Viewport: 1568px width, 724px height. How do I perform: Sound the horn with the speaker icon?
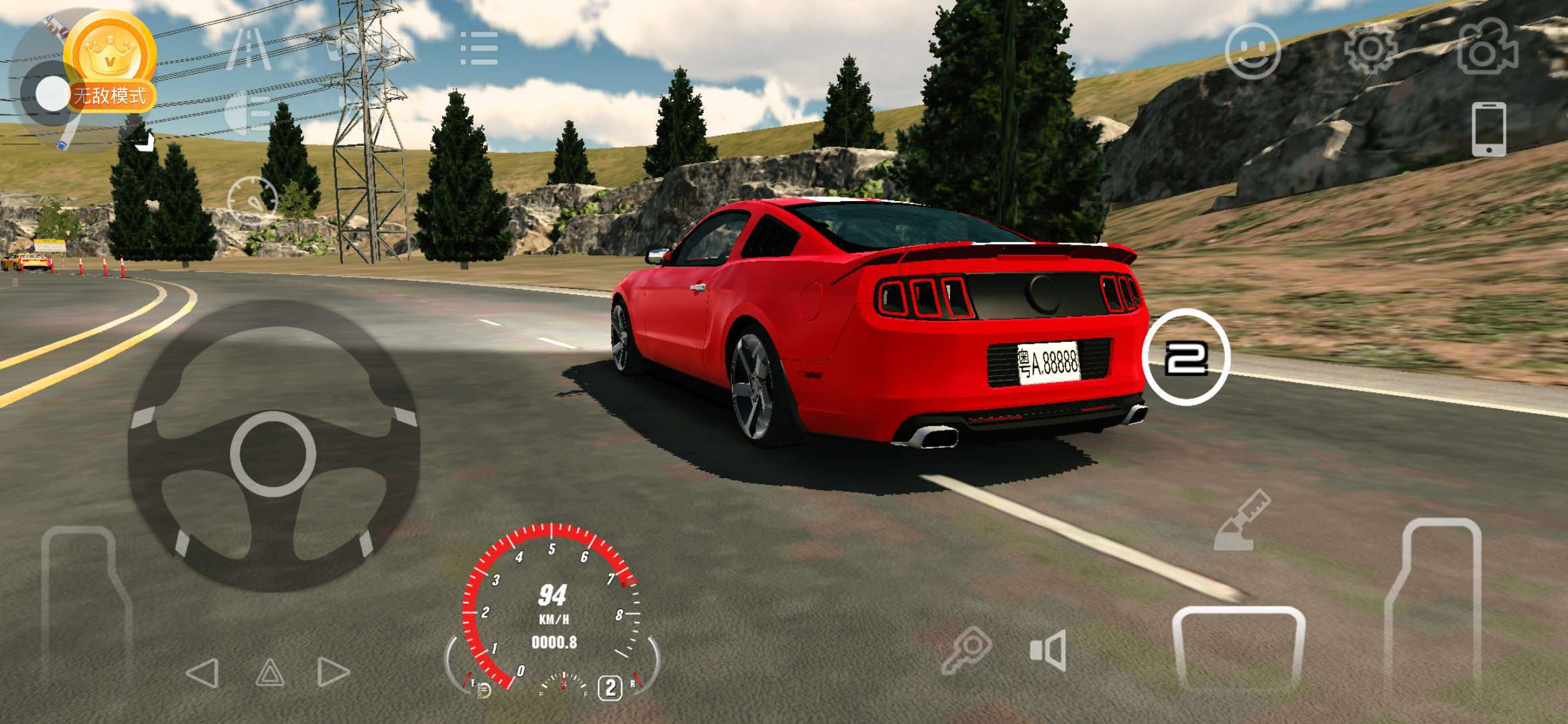(1049, 650)
